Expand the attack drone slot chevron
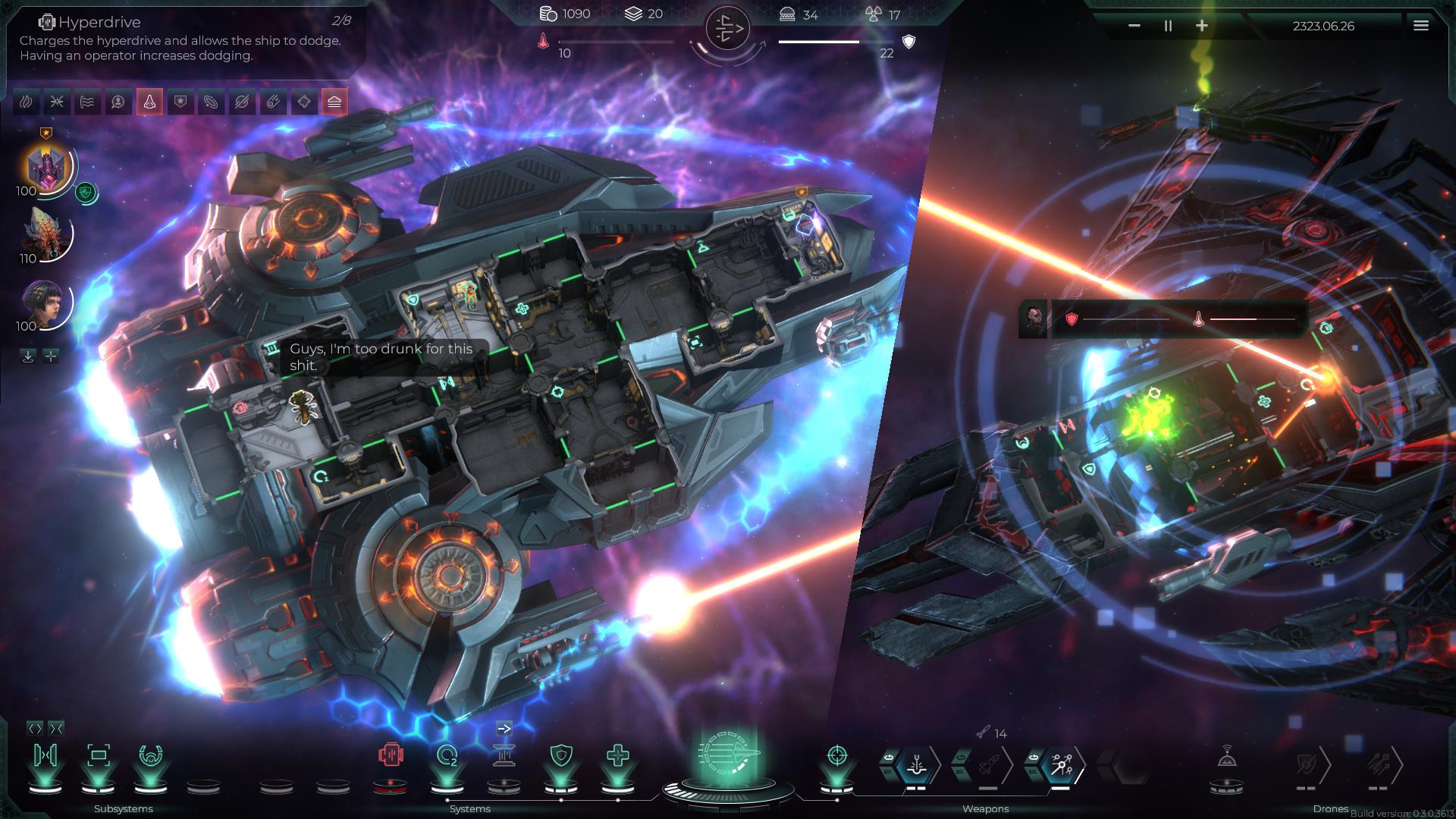This screenshot has height=819, width=1456. click(1401, 765)
